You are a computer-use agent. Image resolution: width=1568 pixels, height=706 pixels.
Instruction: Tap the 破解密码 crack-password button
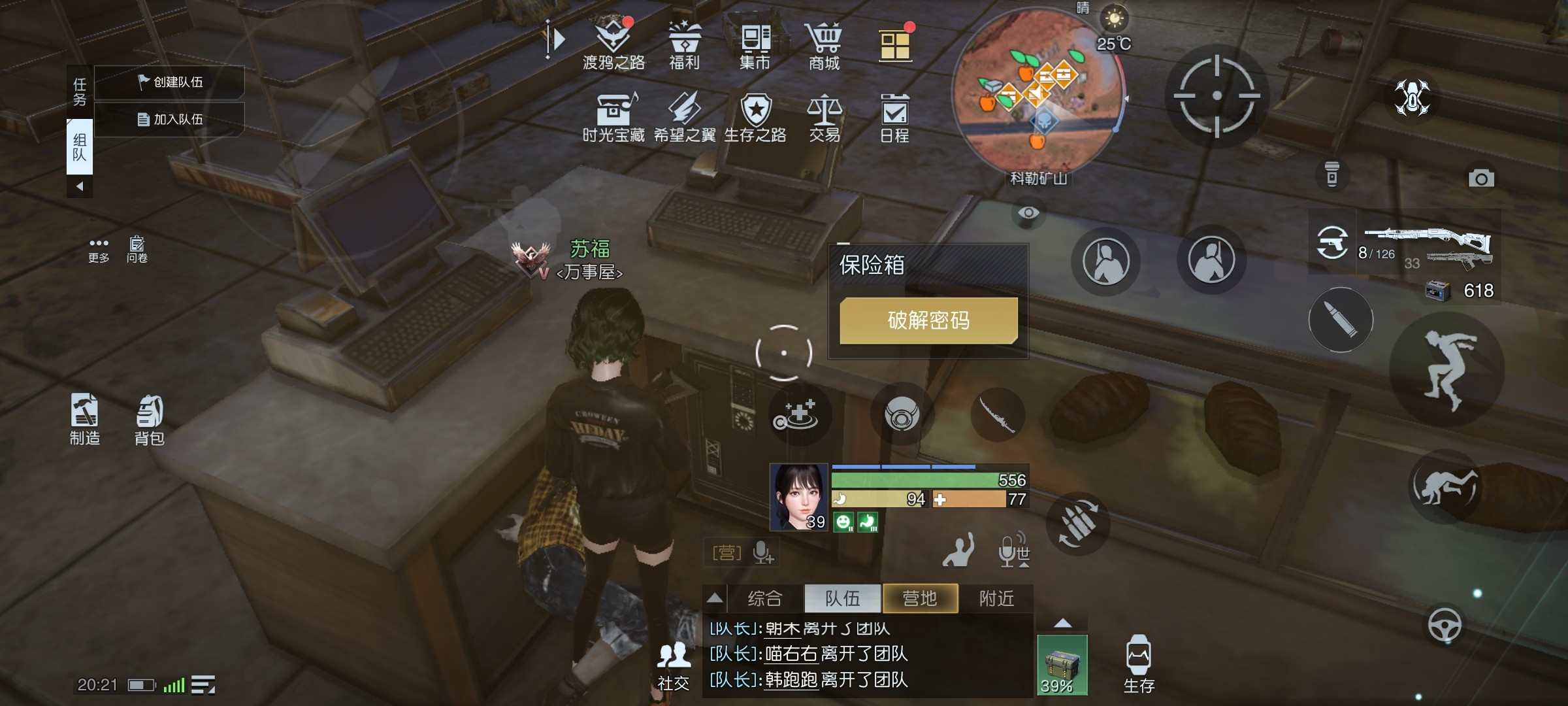pyautogui.click(x=928, y=320)
